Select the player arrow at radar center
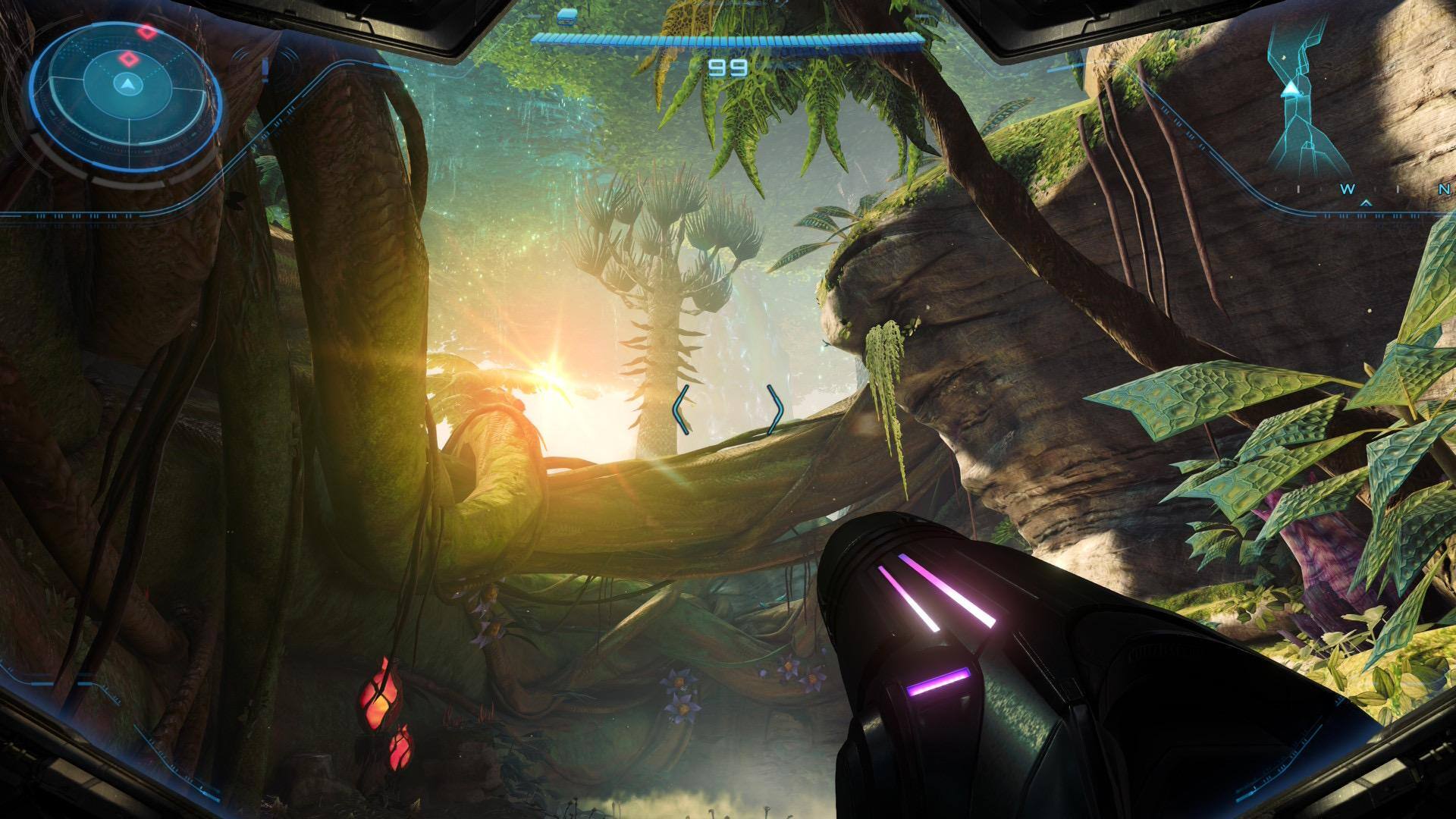 (x=127, y=83)
